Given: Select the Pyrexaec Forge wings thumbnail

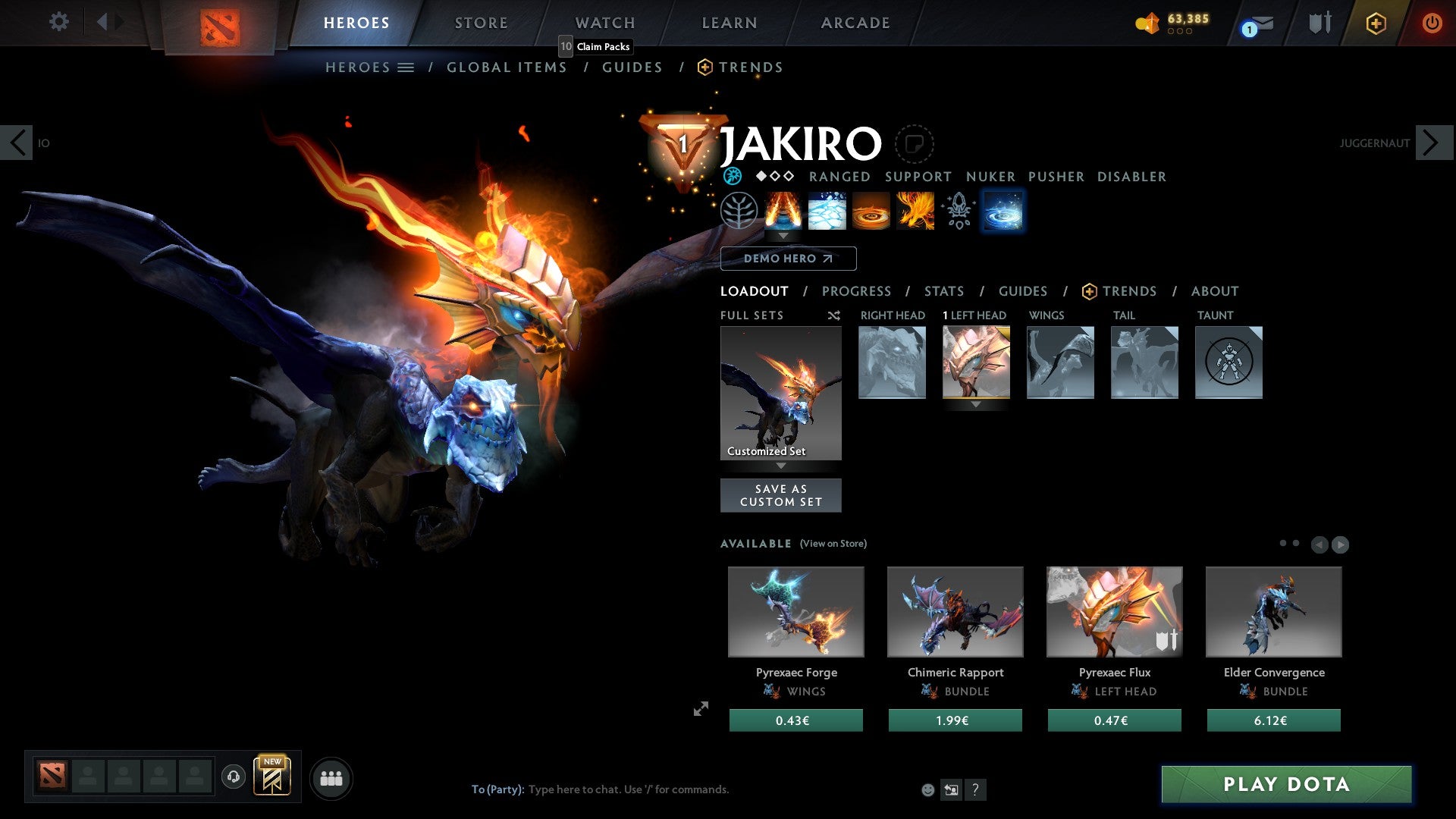Looking at the screenshot, I should pos(795,611).
